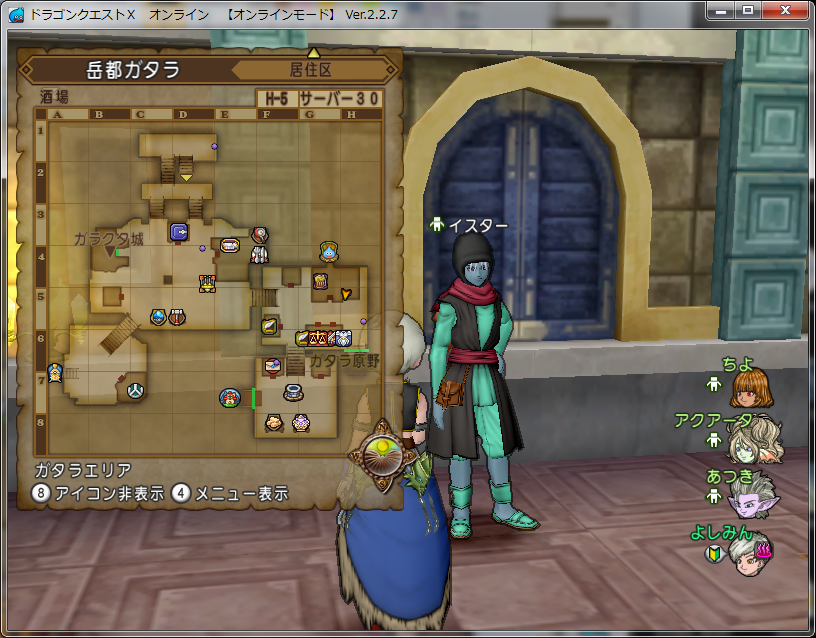Select the blue slime icon on the map
Screen dimensions: 816x638
[x=328, y=251]
